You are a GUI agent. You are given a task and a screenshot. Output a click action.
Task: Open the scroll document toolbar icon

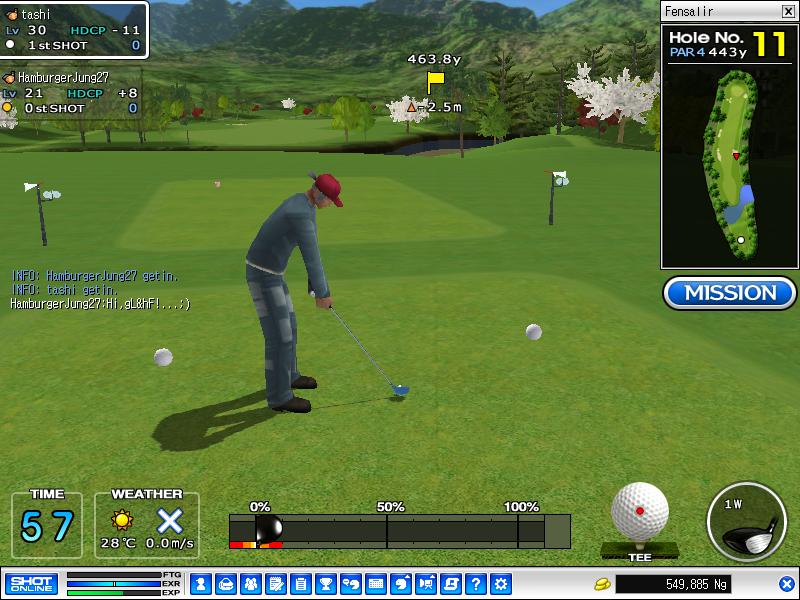pos(451,584)
